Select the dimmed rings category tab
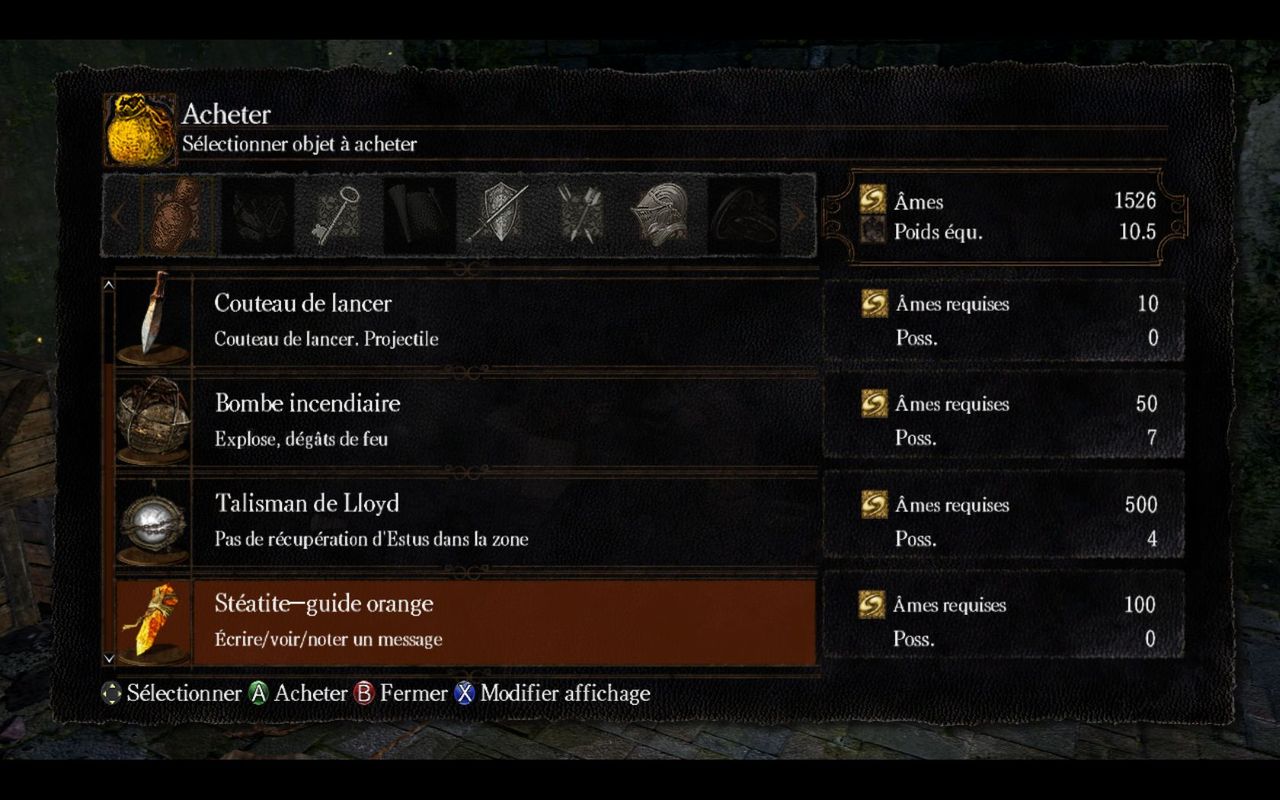The height and width of the screenshot is (800, 1280). [x=741, y=213]
